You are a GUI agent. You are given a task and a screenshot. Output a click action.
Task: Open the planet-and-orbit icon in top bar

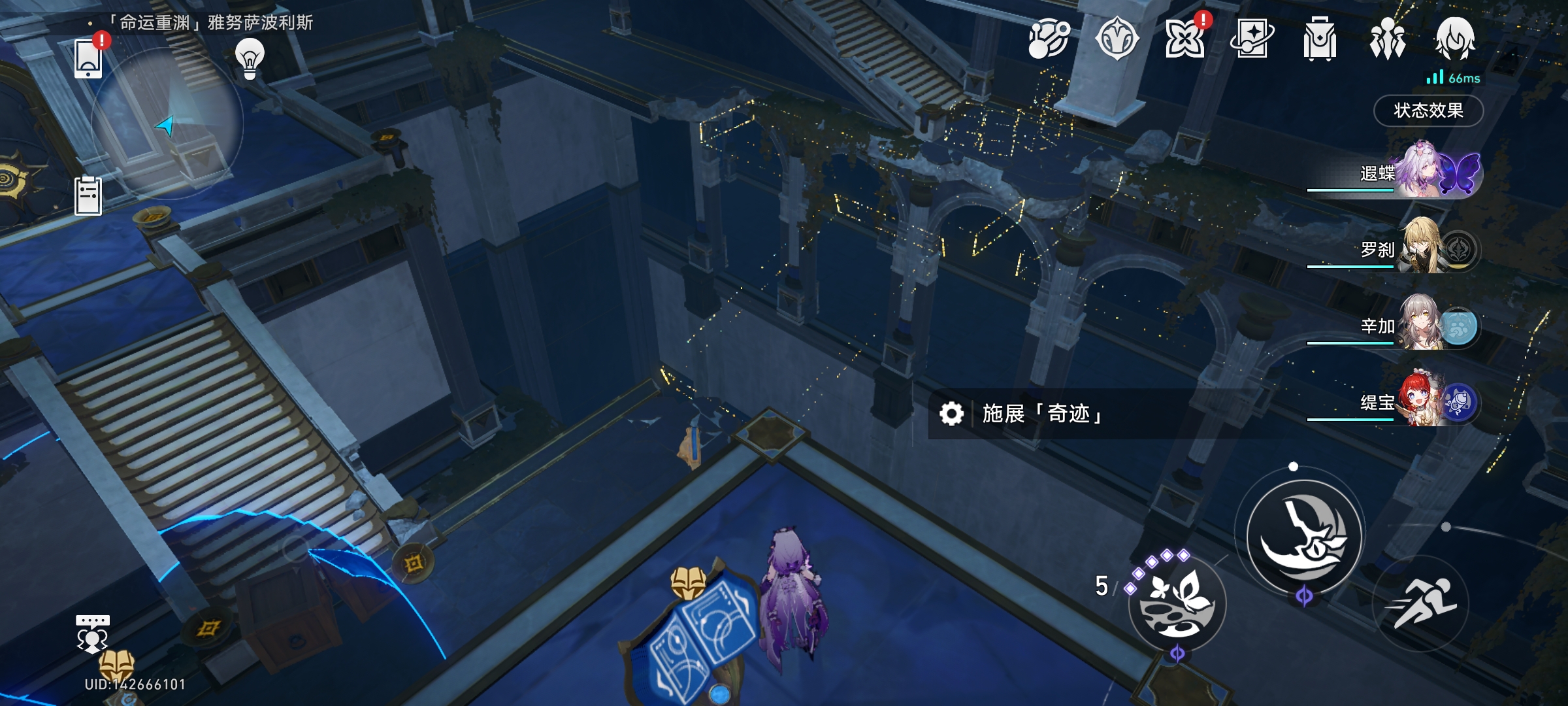1049,39
